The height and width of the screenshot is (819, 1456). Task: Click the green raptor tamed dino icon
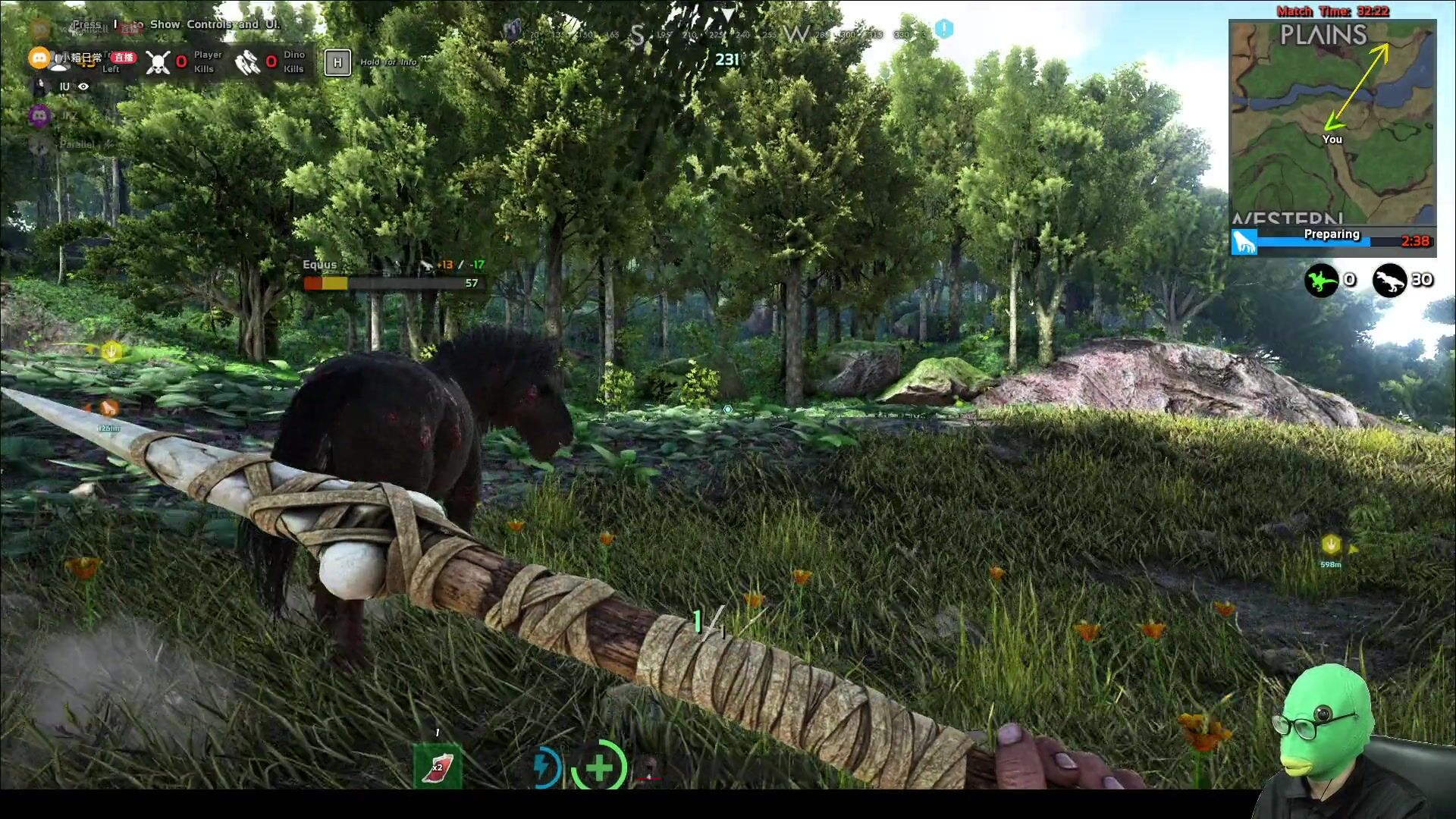coord(1321,281)
